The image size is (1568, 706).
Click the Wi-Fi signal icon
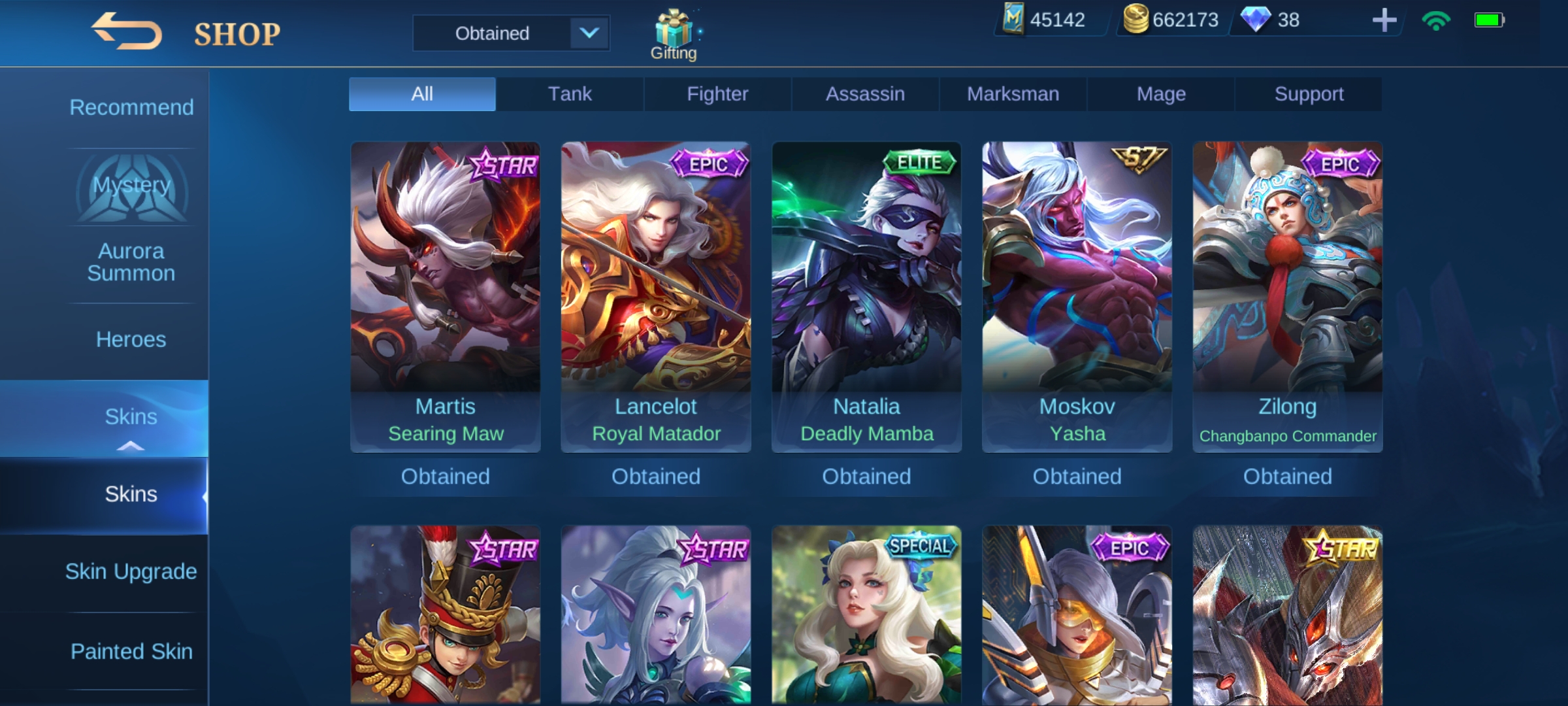point(1435,22)
